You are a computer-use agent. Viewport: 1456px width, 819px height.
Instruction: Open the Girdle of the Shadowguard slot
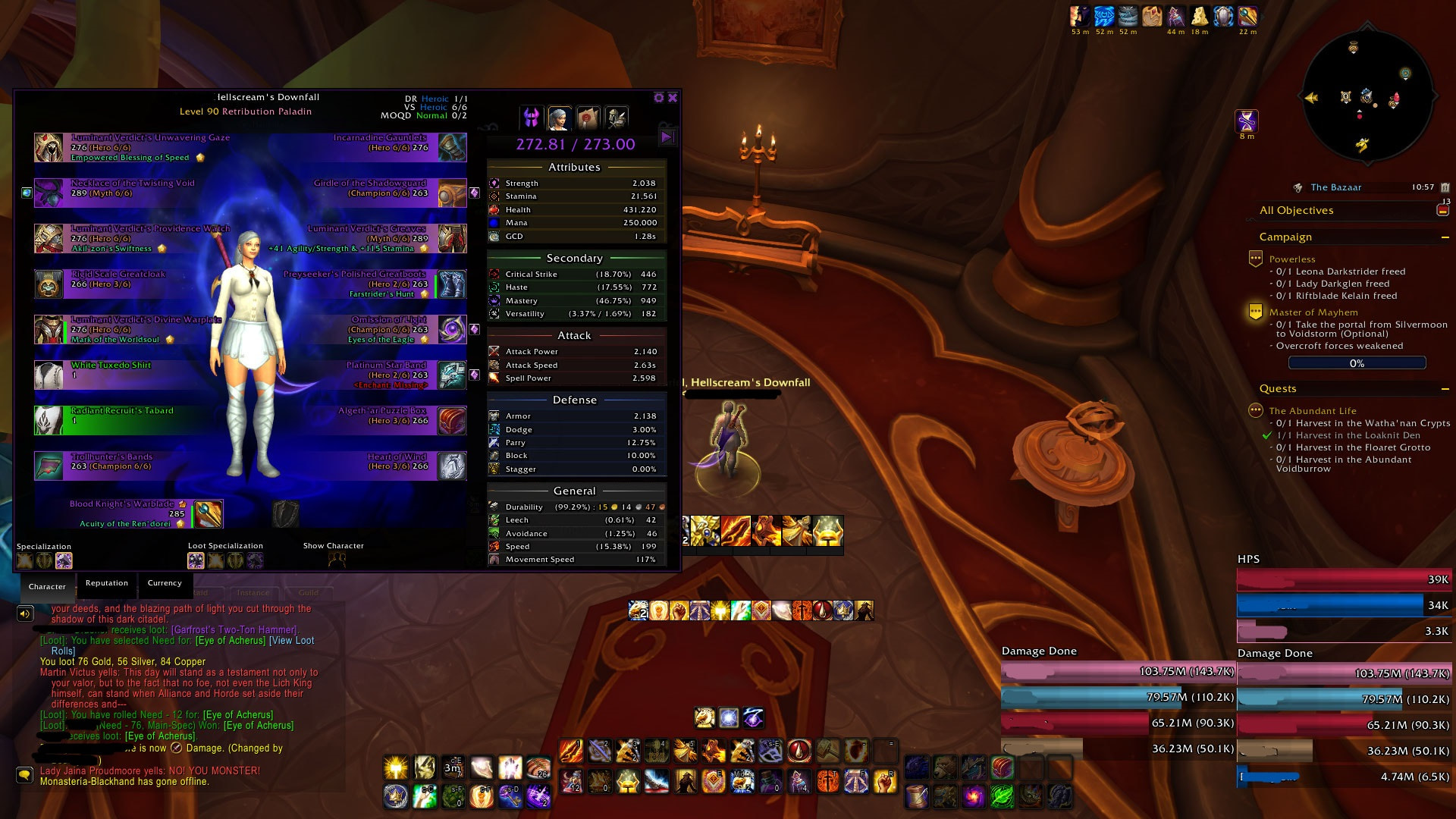point(452,193)
